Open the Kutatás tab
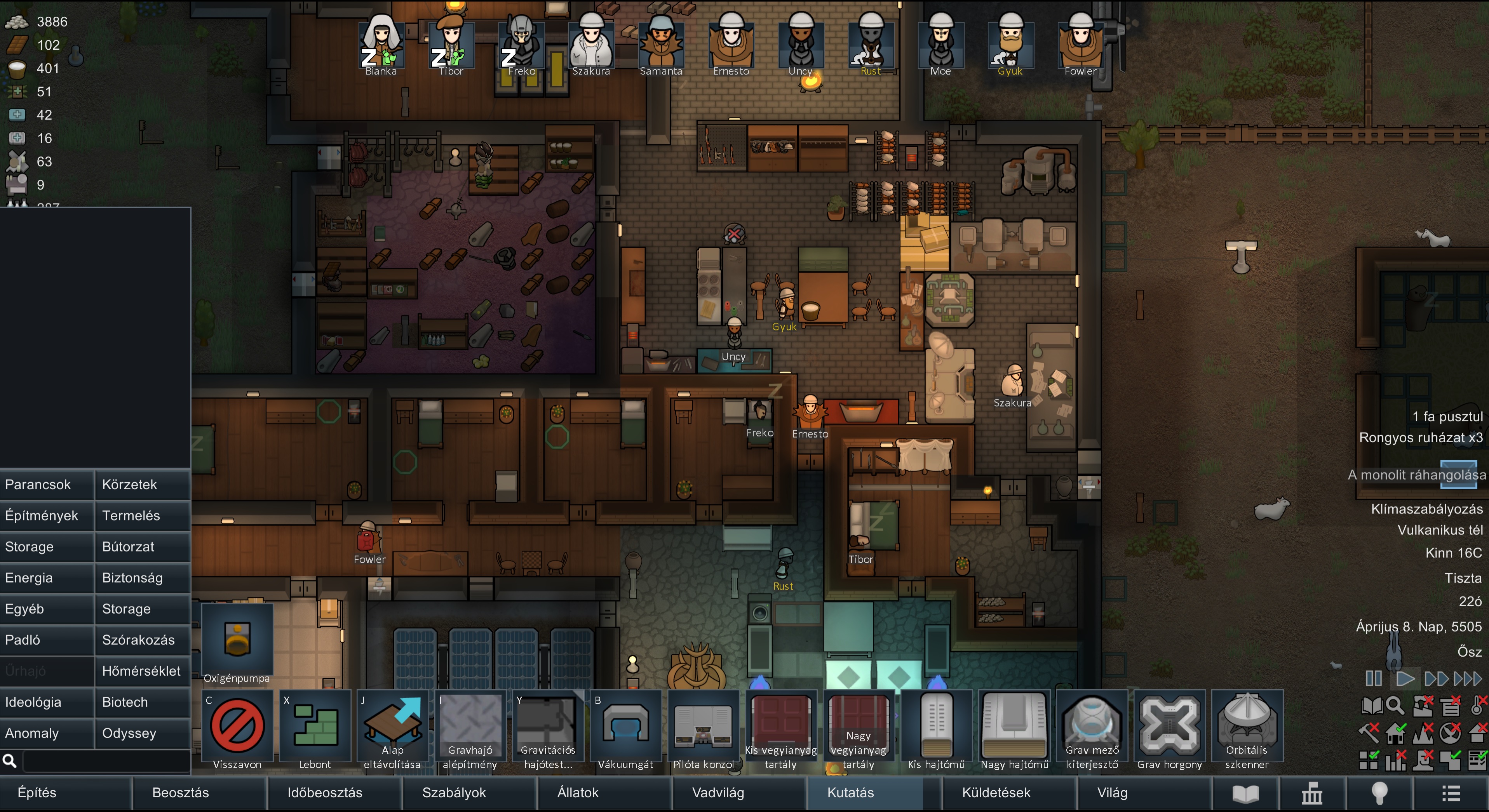 [850, 792]
